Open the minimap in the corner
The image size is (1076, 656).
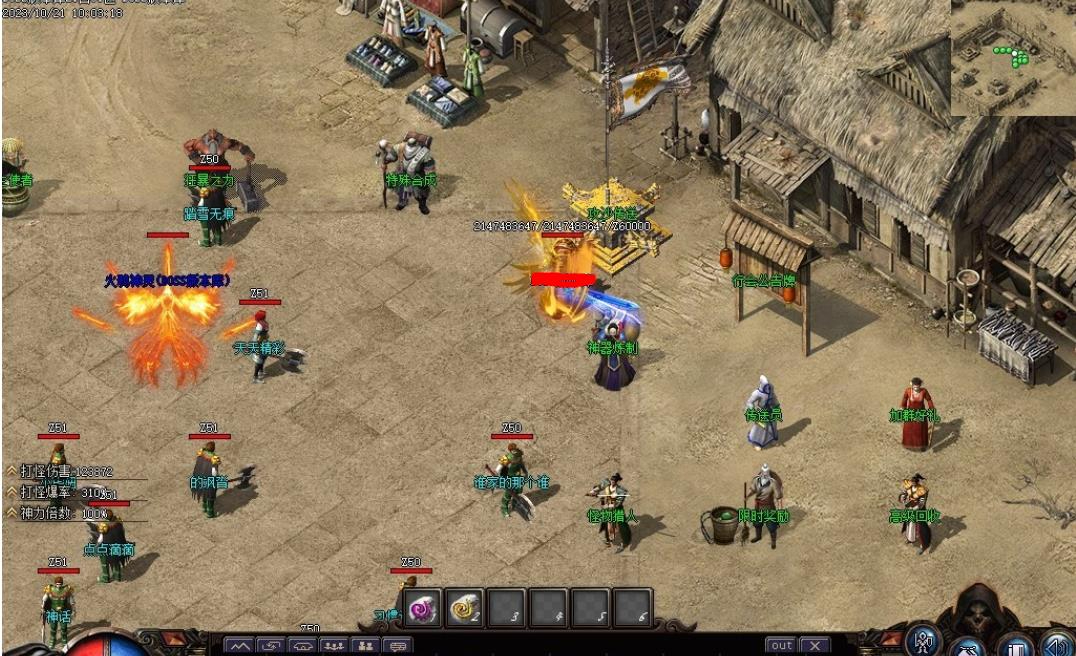(x=1011, y=58)
